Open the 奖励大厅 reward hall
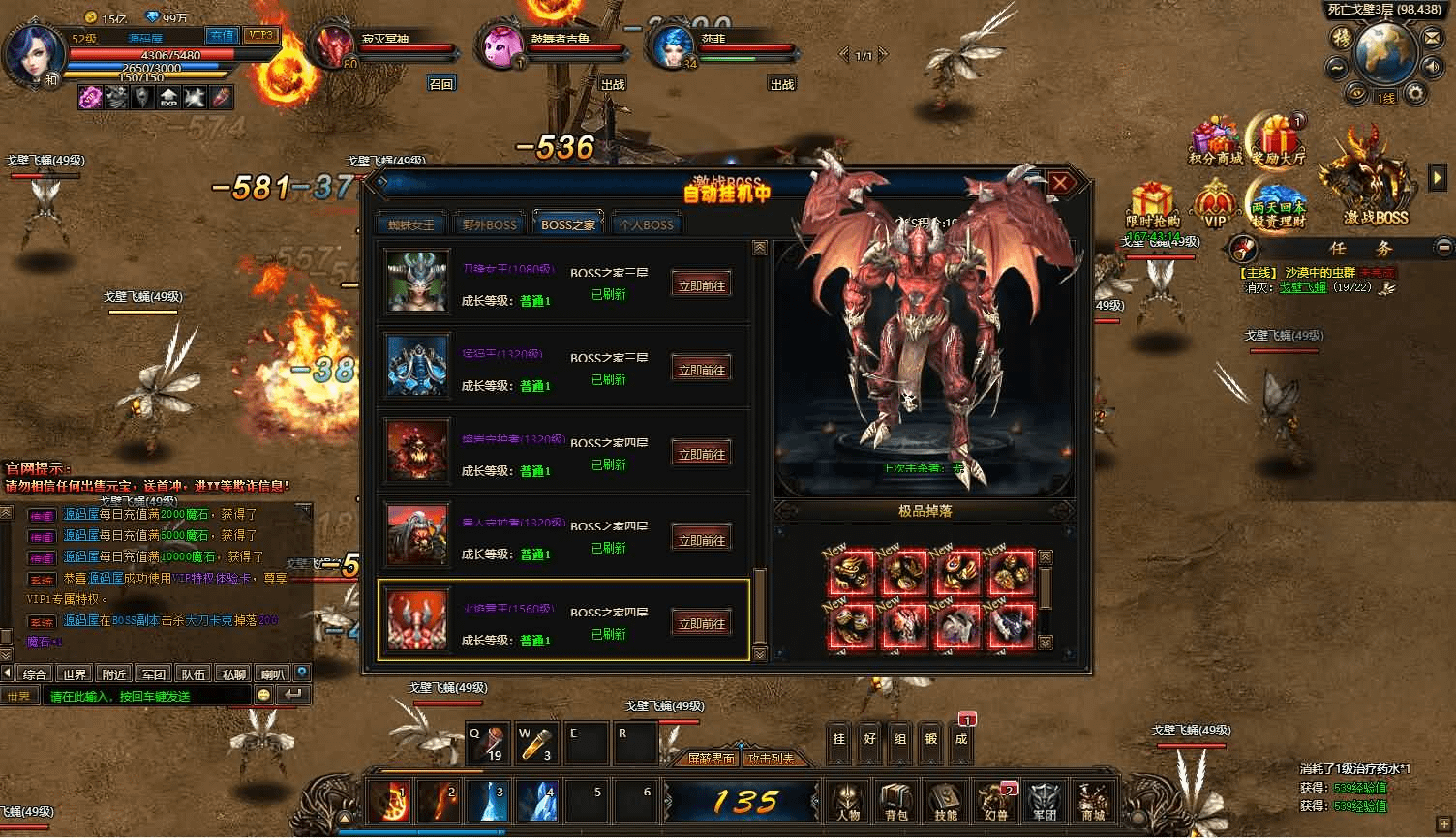 (x=1278, y=142)
